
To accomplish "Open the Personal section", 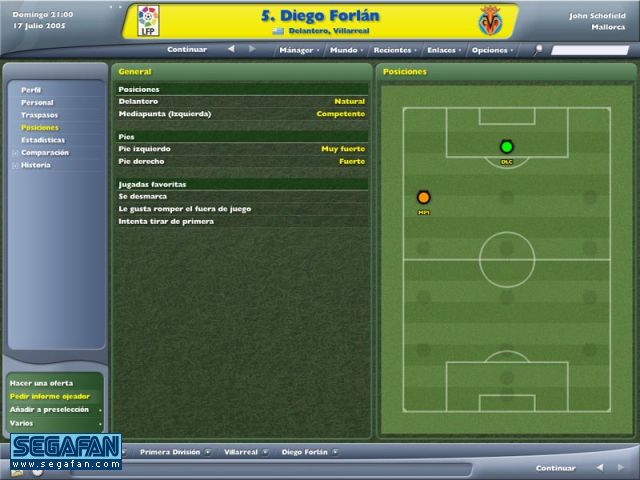I will [37, 103].
